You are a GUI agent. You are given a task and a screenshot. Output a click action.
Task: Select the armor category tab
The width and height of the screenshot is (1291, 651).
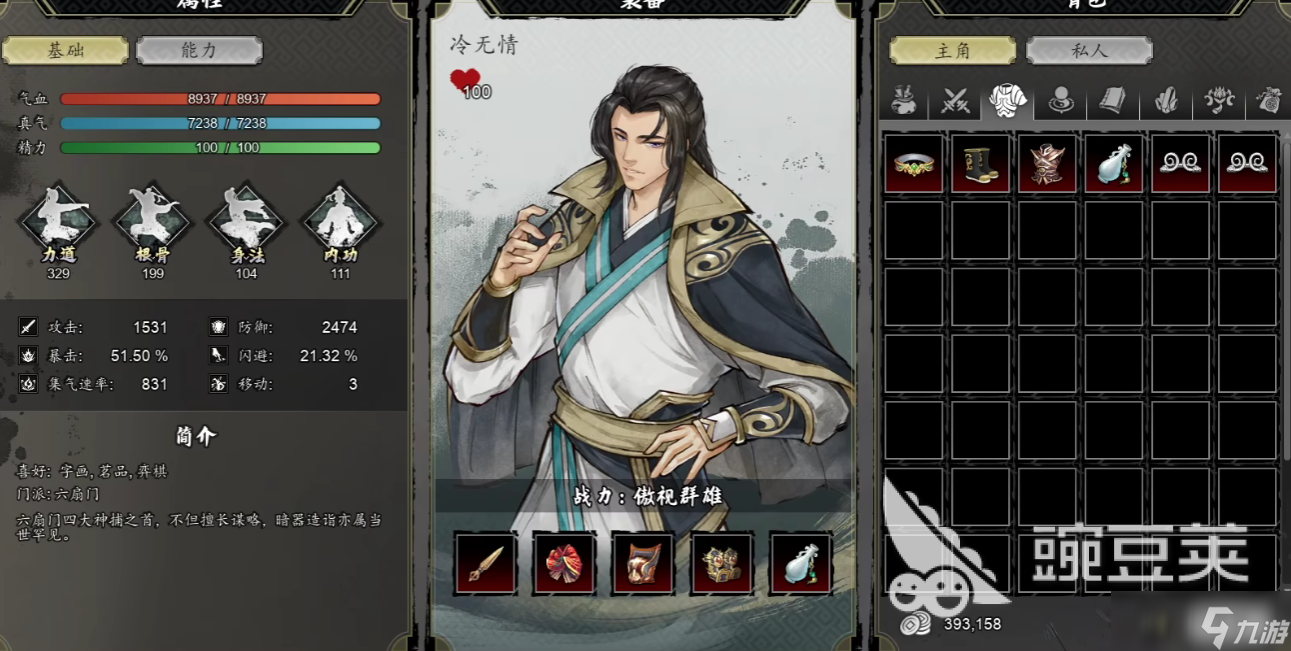(x=1008, y=100)
